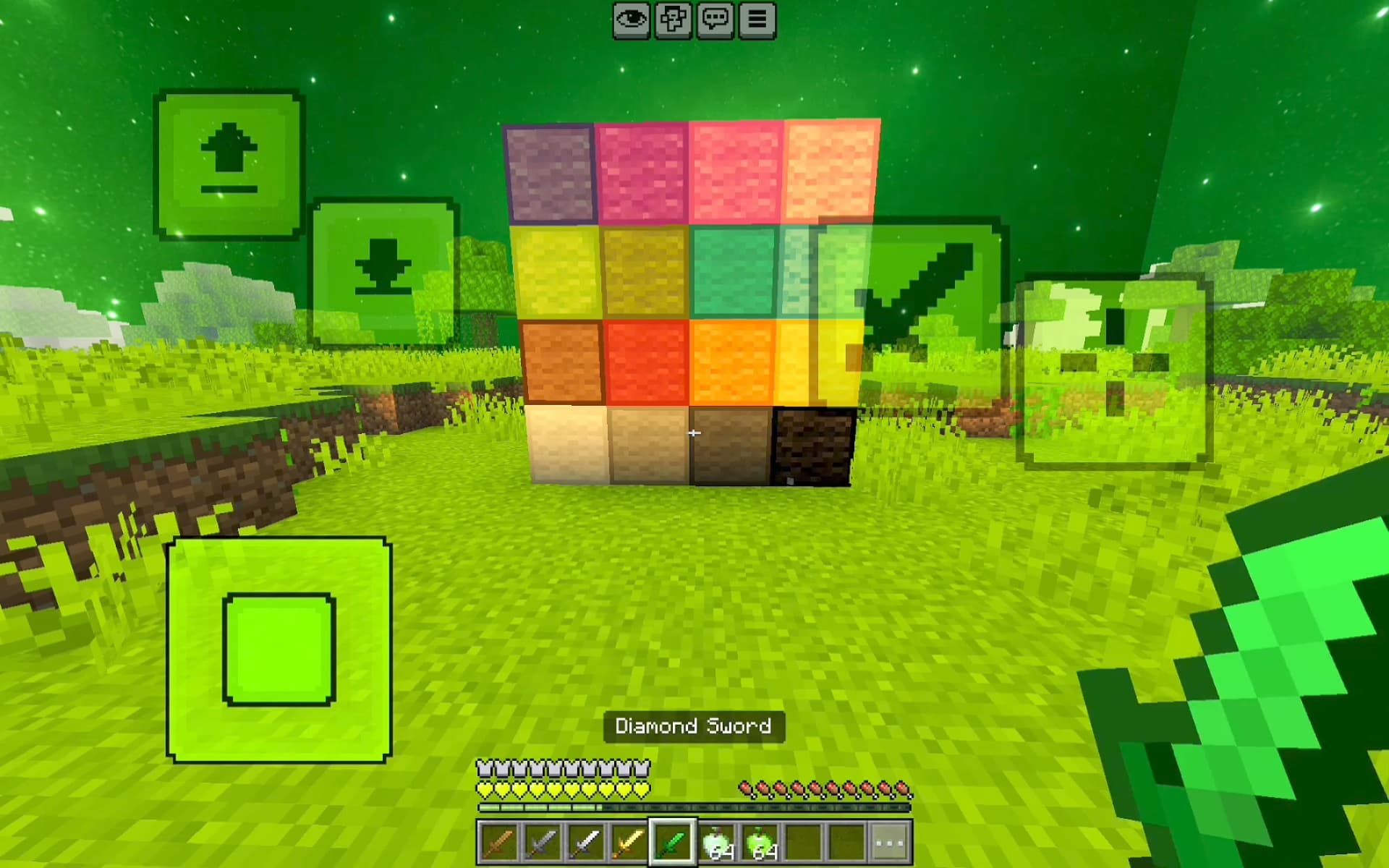Expand the hotbar with the ellipsis button
The width and height of the screenshot is (1389, 868).
[x=891, y=842]
